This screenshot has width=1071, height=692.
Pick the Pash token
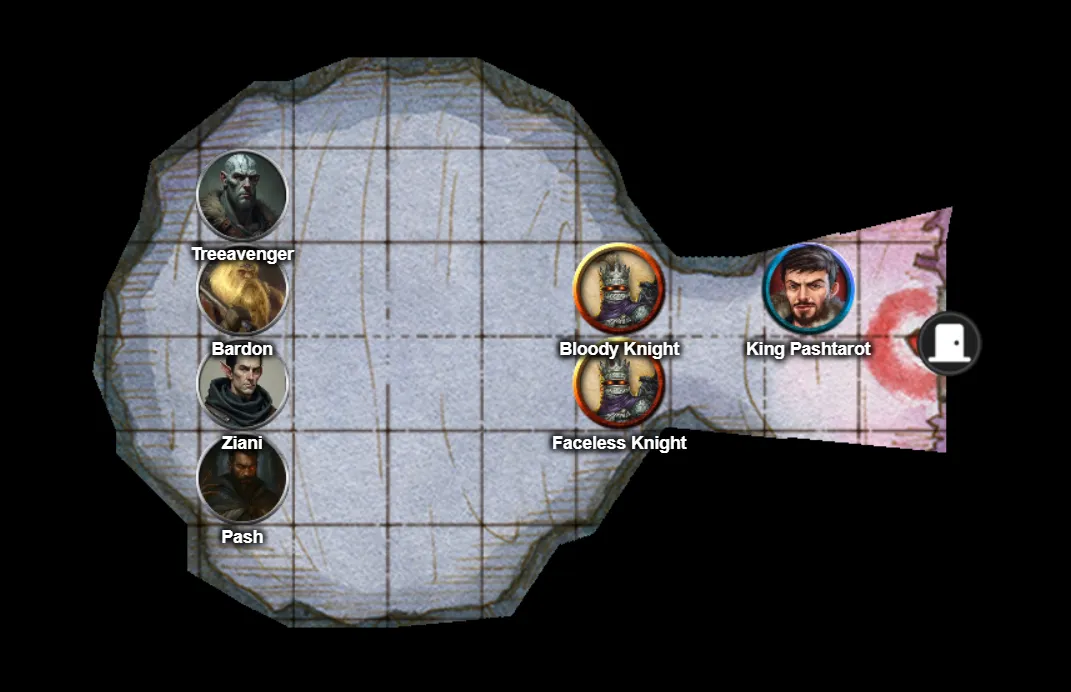(242, 480)
